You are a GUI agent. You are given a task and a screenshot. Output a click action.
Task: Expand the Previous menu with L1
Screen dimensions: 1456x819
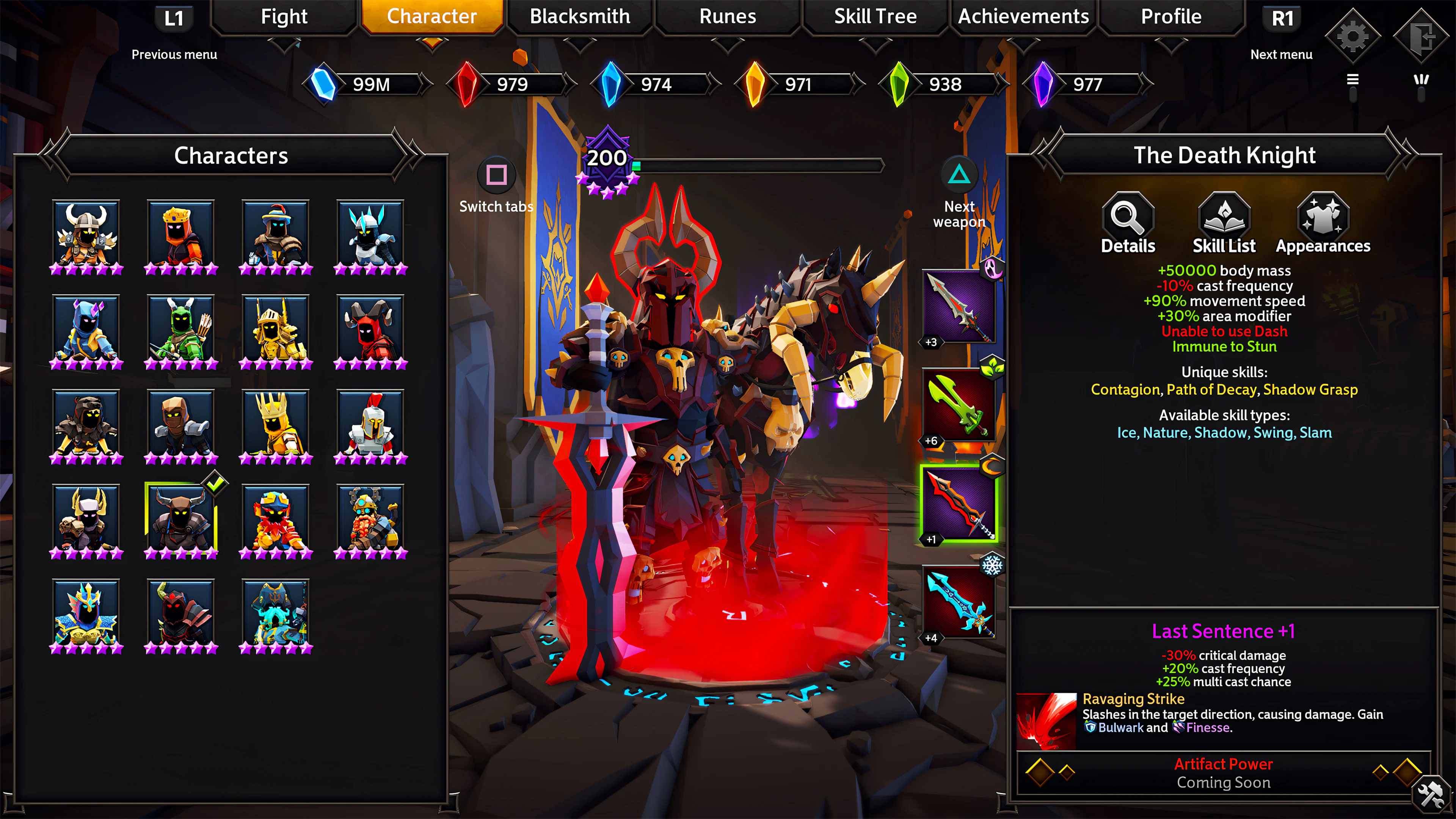(175, 17)
